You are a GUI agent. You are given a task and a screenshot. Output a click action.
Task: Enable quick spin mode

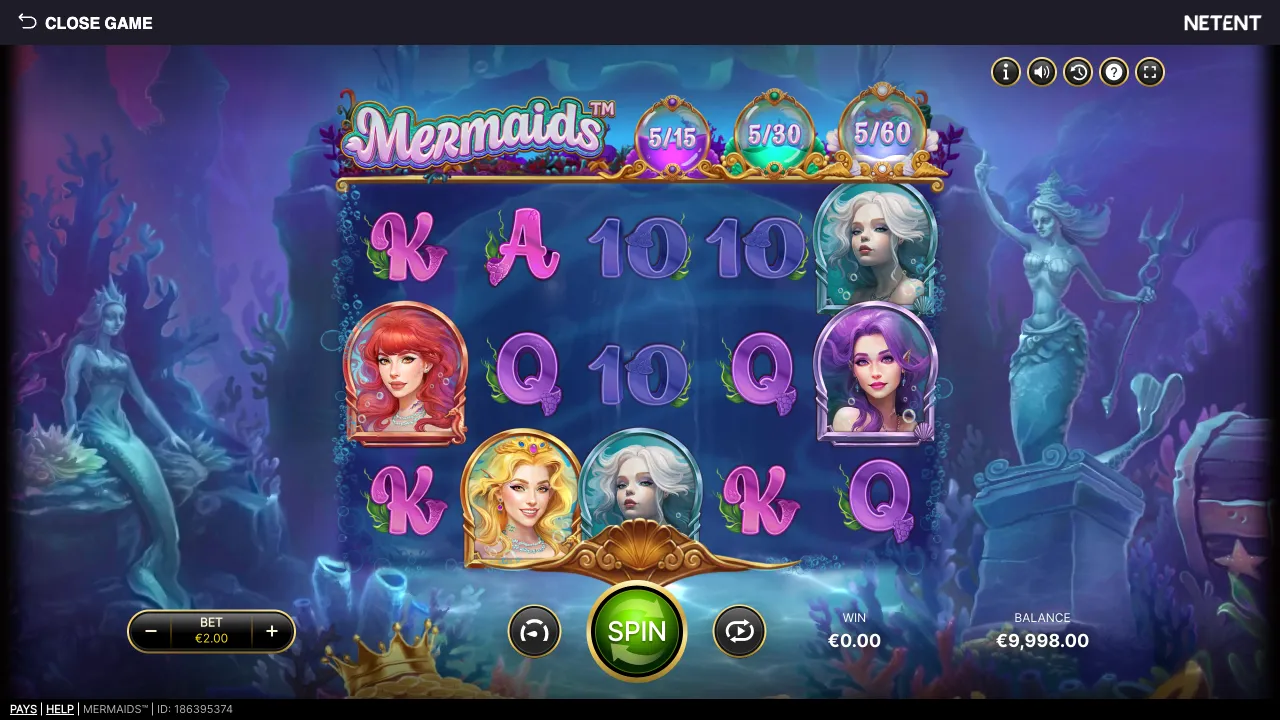(535, 631)
